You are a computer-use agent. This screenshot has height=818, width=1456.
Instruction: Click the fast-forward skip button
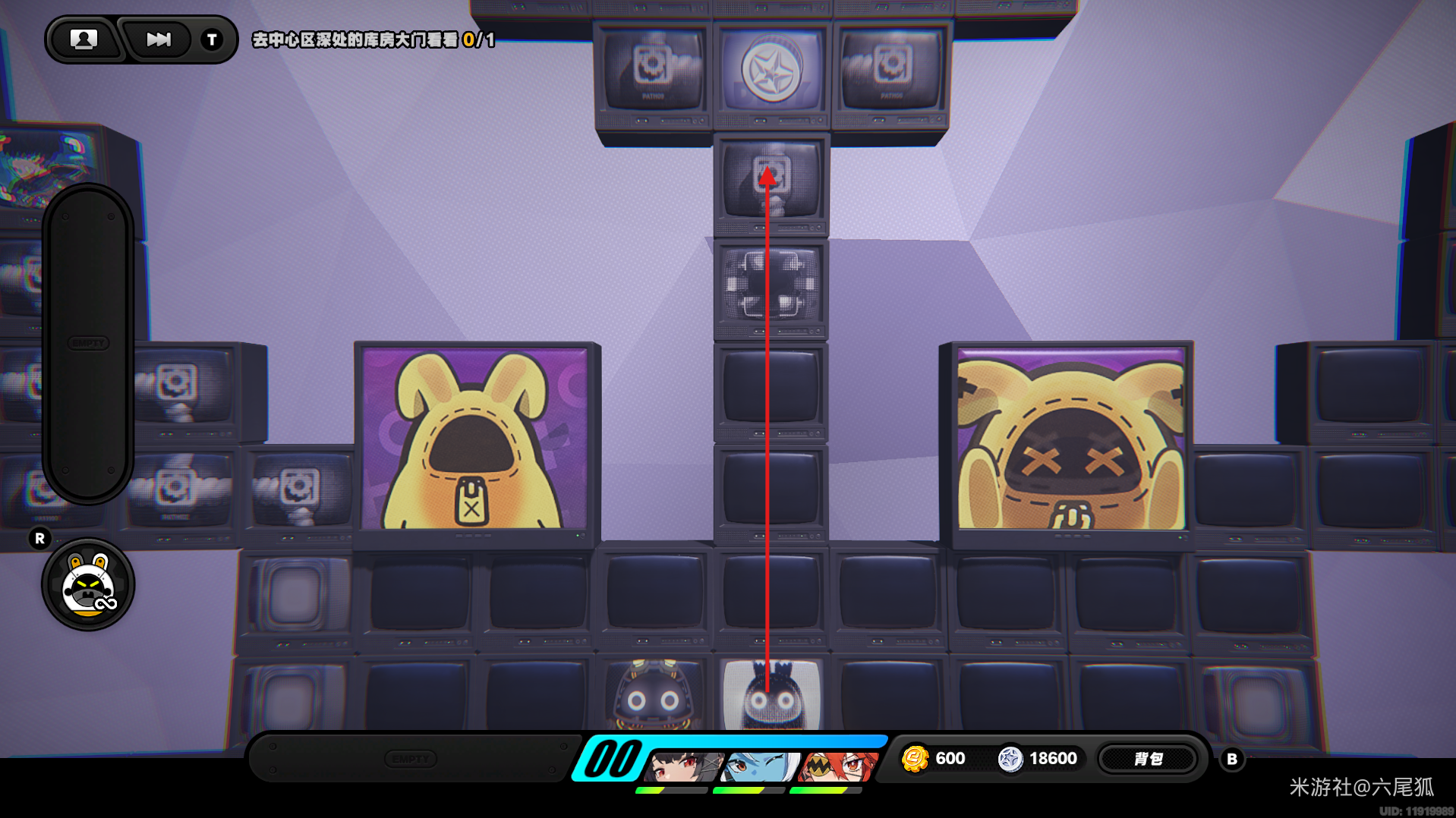tap(158, 39)
